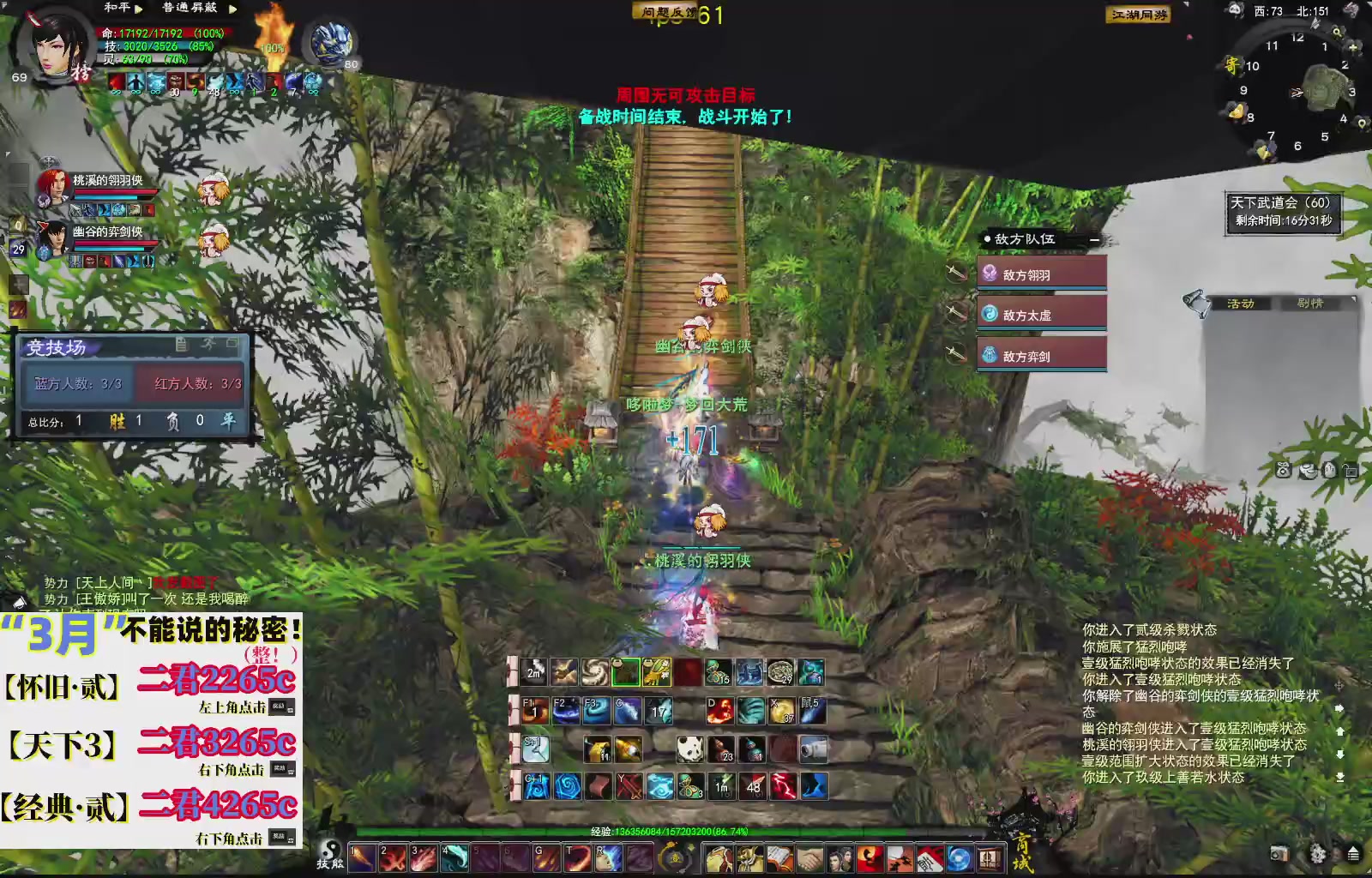Click the settings gear icon near bottom right
1372x878 pixels.
[1317, 854]
